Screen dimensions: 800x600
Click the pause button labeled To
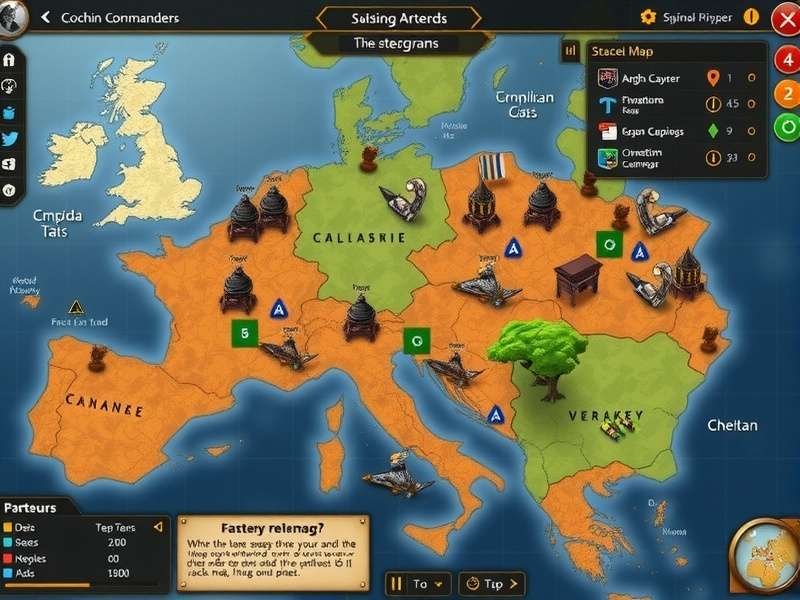[410, 583]
